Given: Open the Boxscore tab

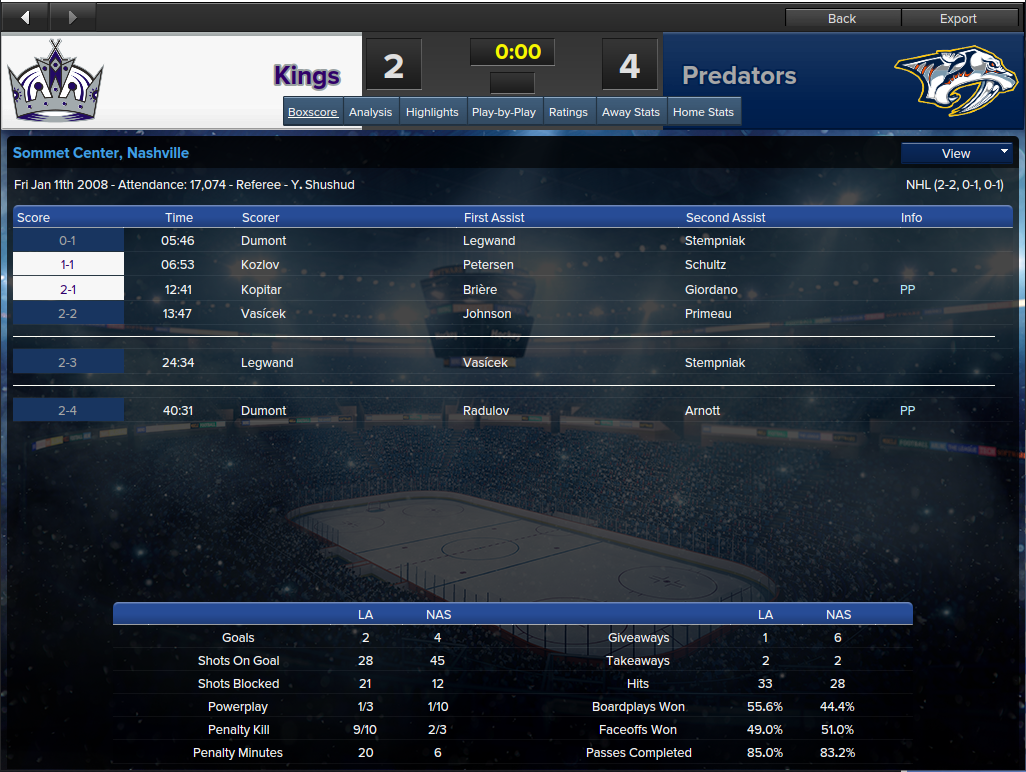Looking at the screenshot, I should point(313,112).
